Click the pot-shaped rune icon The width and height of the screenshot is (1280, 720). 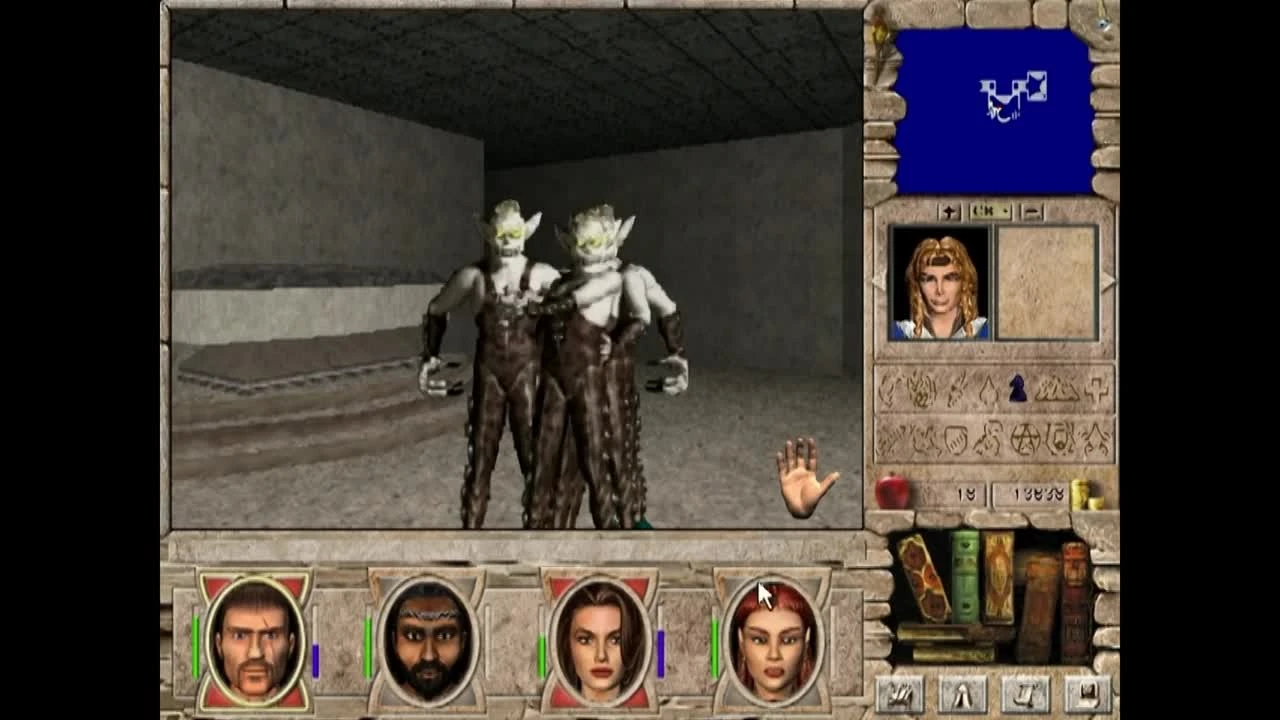955,440
